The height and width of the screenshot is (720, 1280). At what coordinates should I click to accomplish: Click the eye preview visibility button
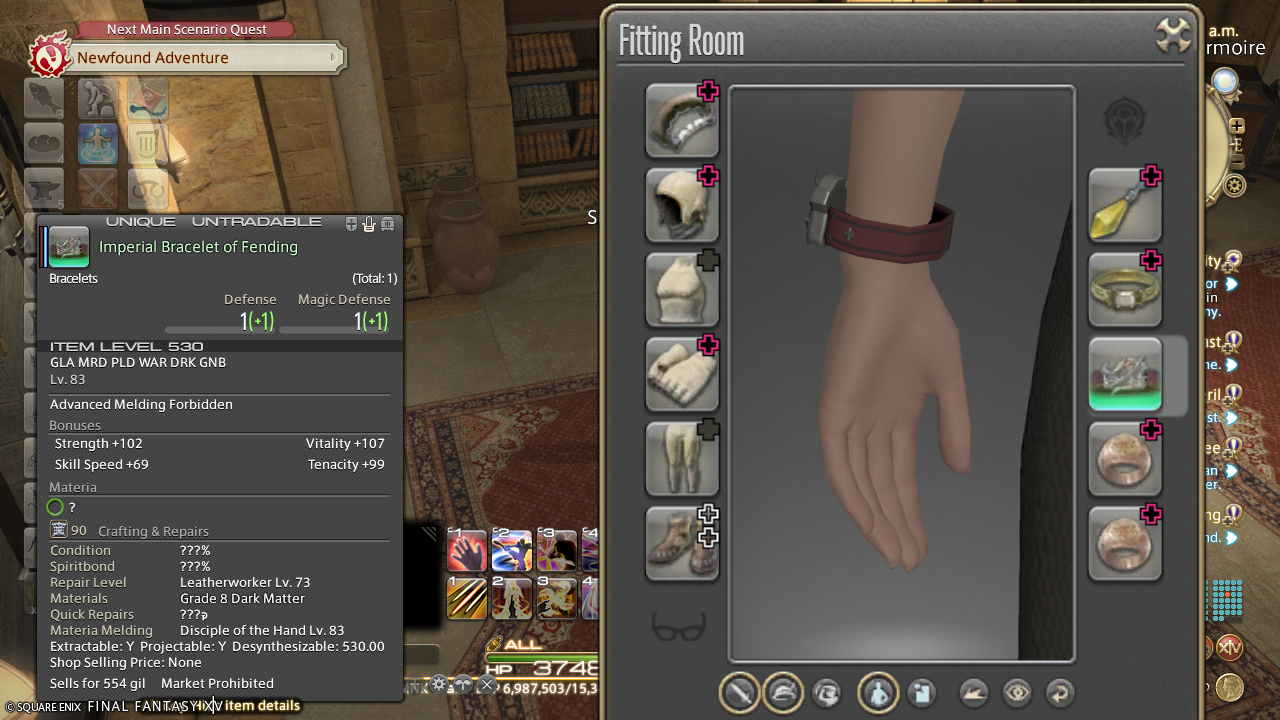point(1017,693)
